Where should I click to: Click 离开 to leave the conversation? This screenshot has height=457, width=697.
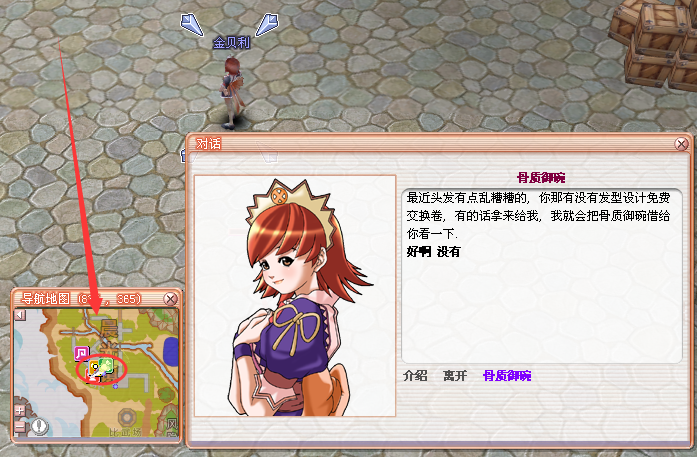pos(455,376)
